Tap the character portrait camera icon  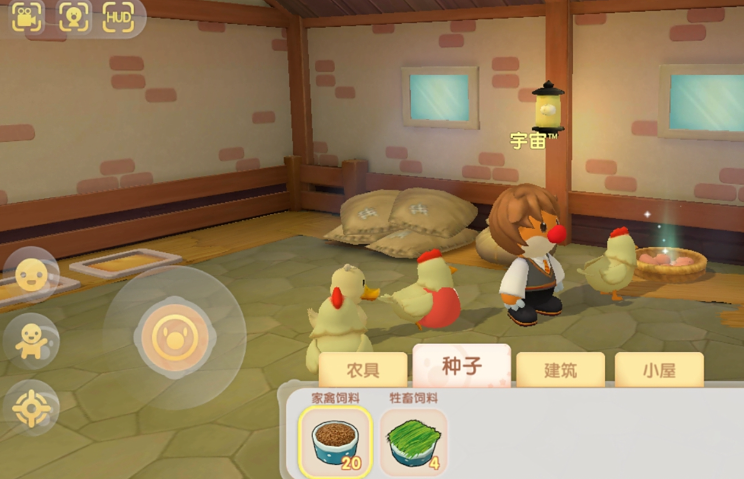74,17
